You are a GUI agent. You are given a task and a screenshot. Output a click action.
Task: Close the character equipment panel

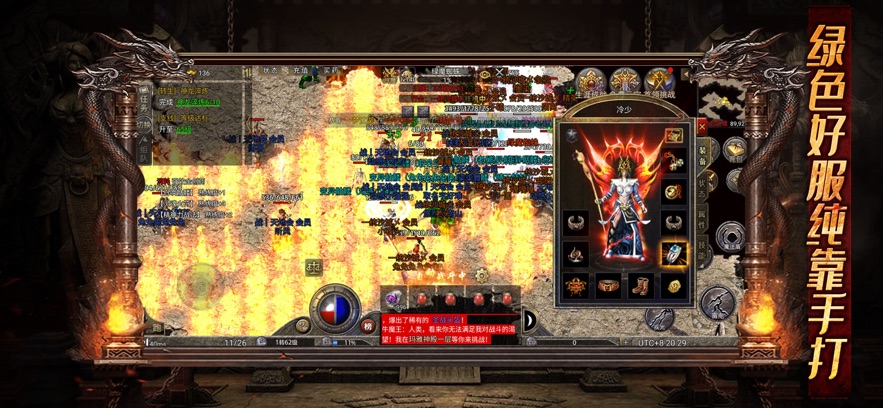(x=701, y=127)
